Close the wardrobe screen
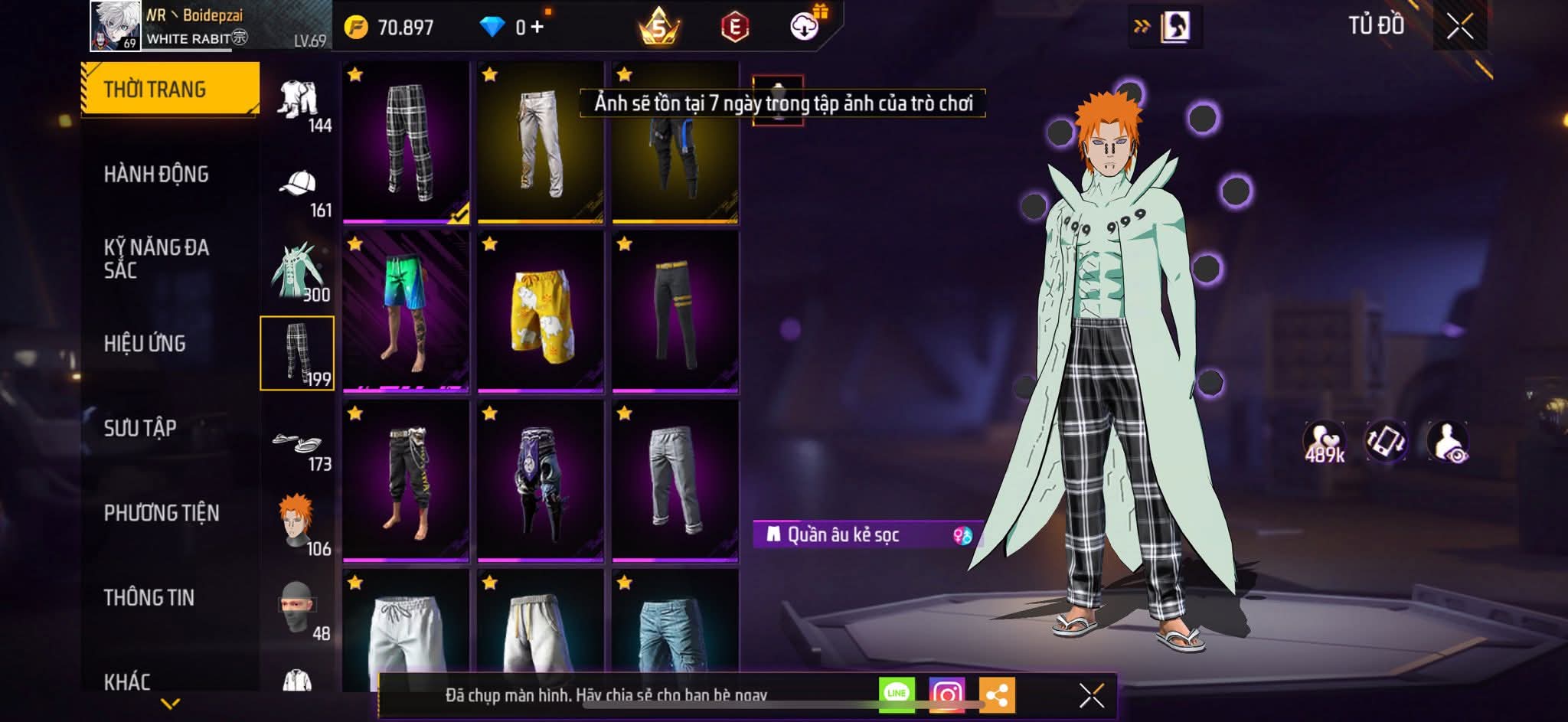The width and height of the screenshot is (1568, 722). click(x=1459, y=27)
